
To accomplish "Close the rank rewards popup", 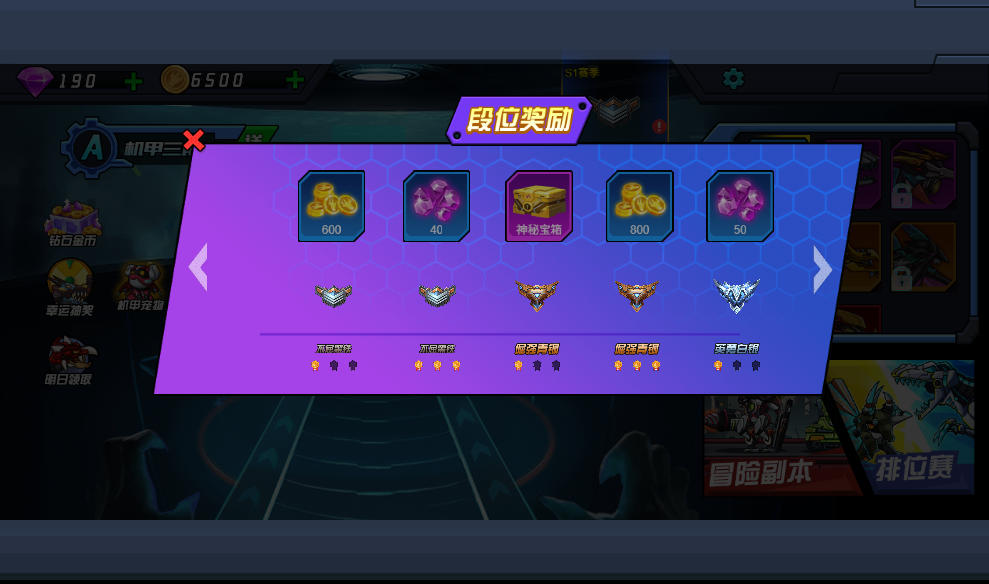I will point(194,140).
